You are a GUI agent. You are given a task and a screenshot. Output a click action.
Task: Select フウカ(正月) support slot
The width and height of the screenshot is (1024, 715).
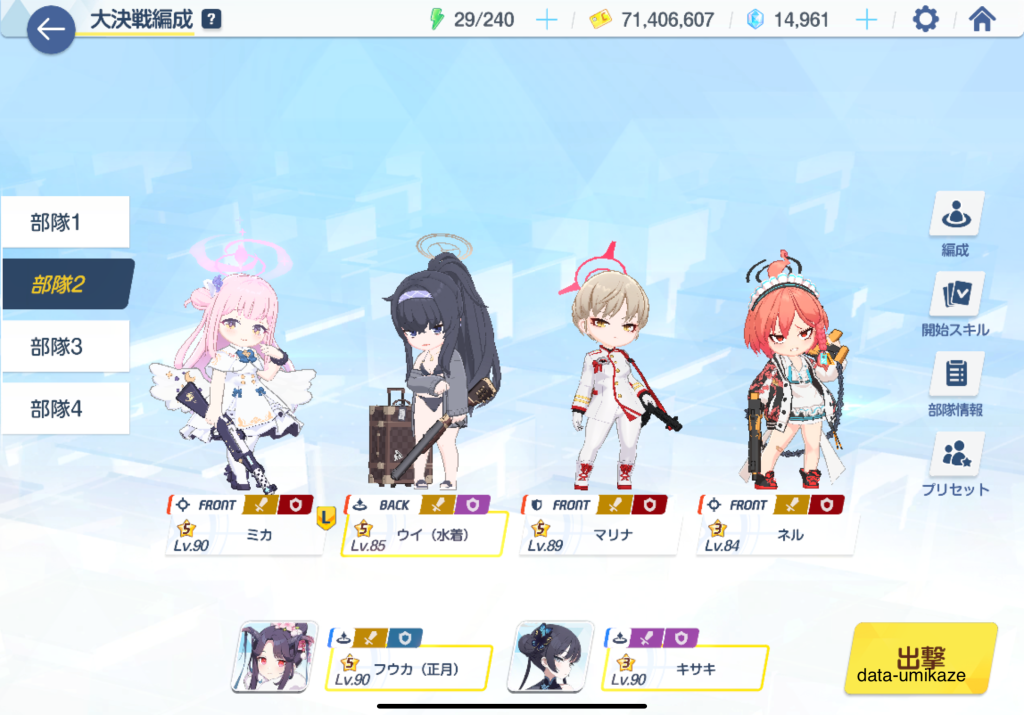click(408, 658)
